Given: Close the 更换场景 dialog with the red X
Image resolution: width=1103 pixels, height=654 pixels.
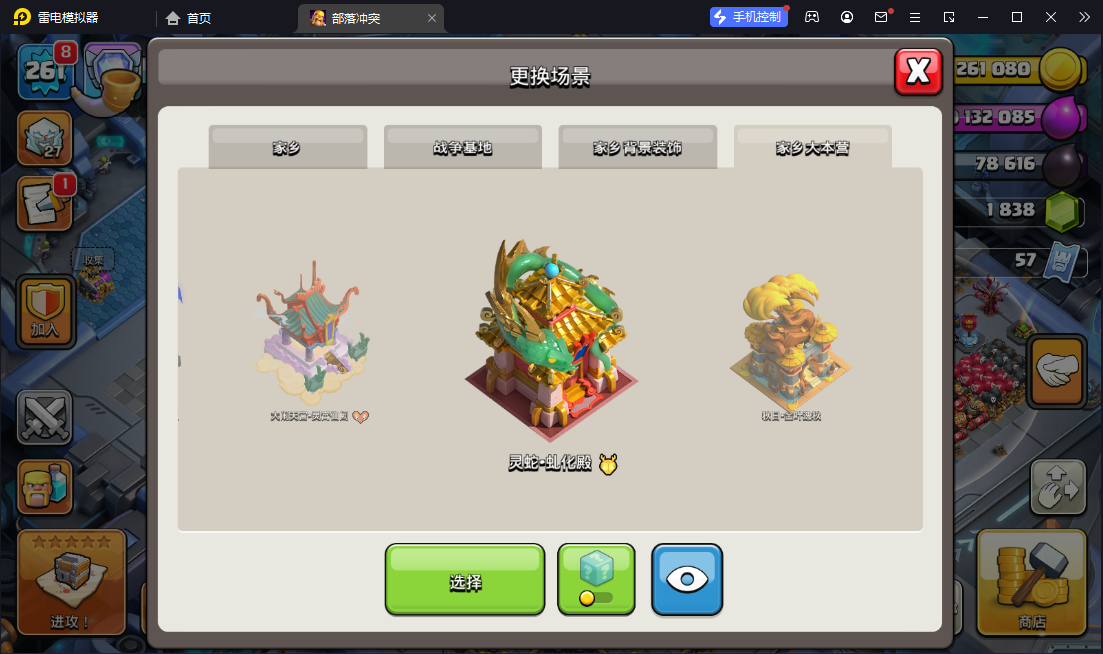Looking at the screenshot, I should tap(918, 71).
